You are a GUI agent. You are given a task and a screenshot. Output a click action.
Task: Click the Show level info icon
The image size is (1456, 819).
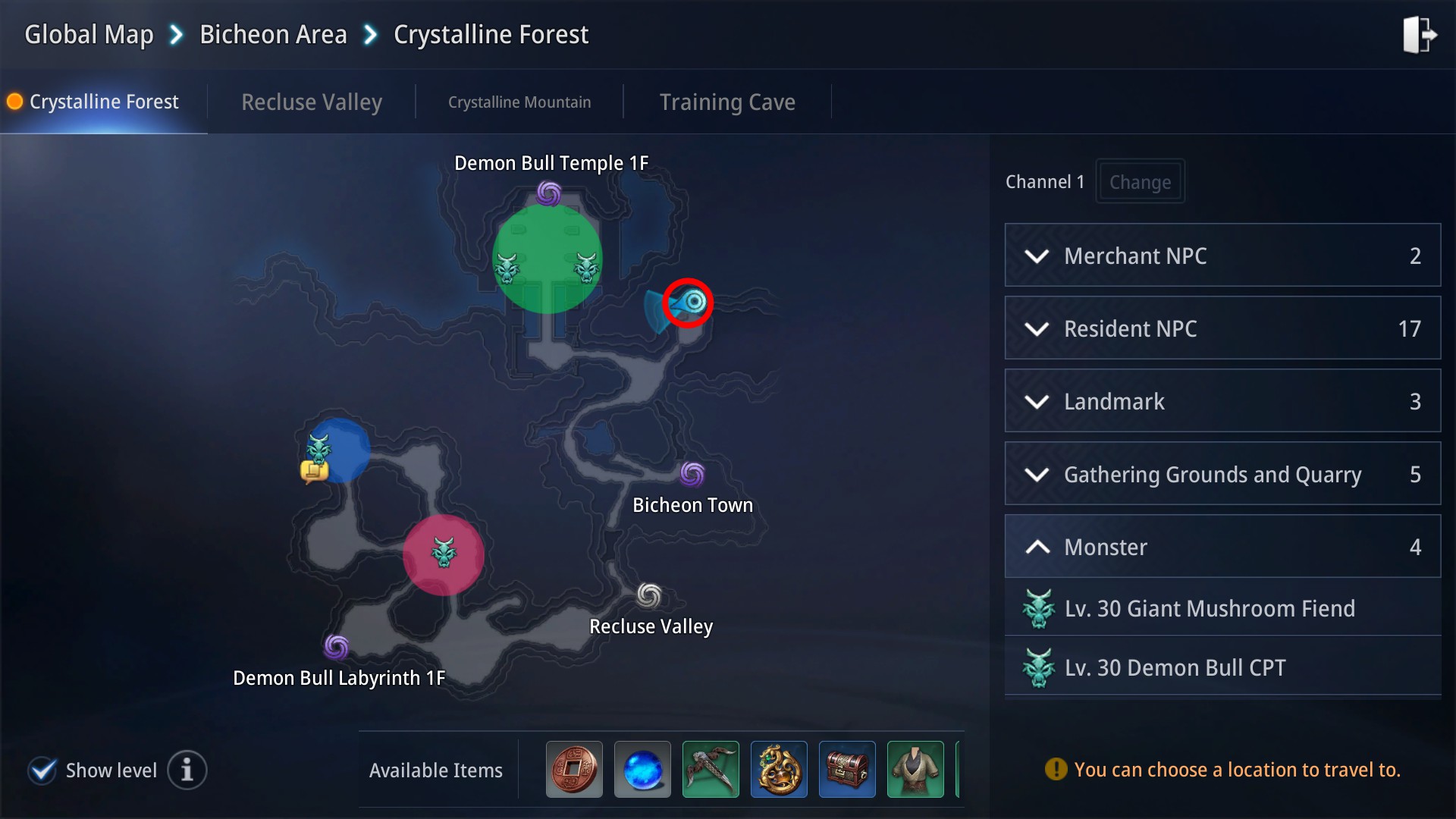click(187, 770)
